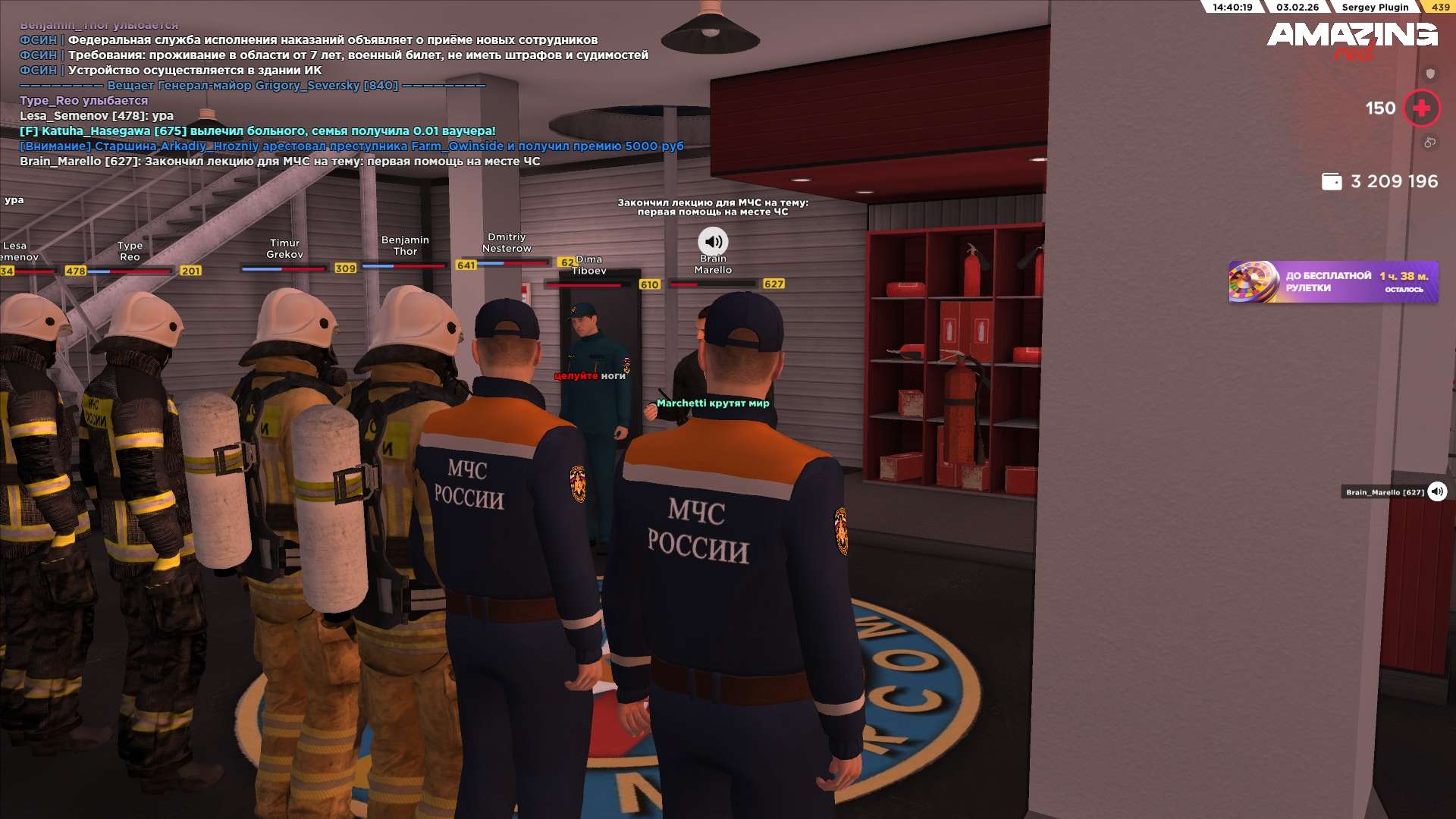Screen dimensions: 1456x819
Task: Select Brain_Marello's lecture chat message
Action: click(280, 162)
